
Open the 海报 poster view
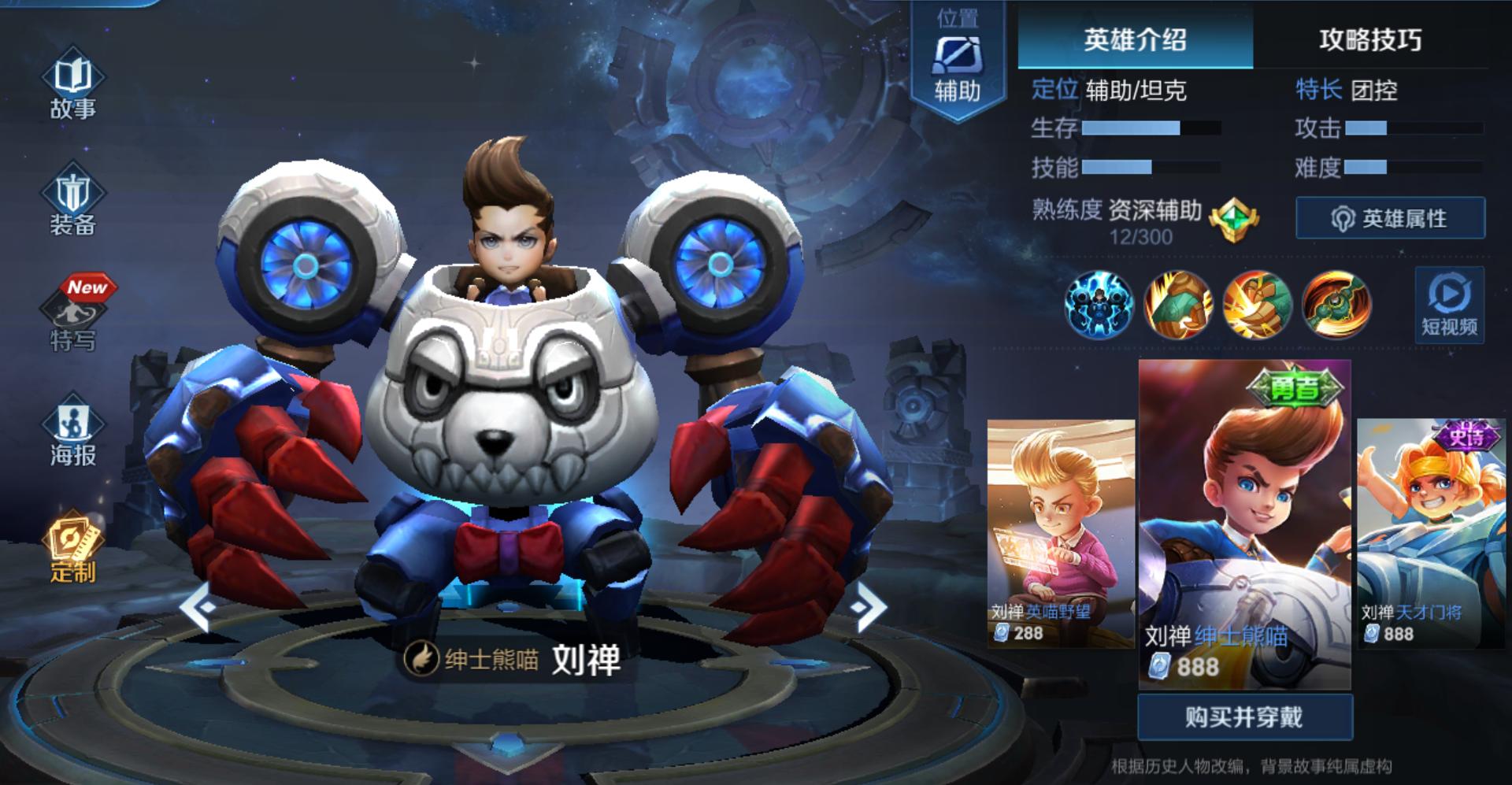[x=72, y=432]
